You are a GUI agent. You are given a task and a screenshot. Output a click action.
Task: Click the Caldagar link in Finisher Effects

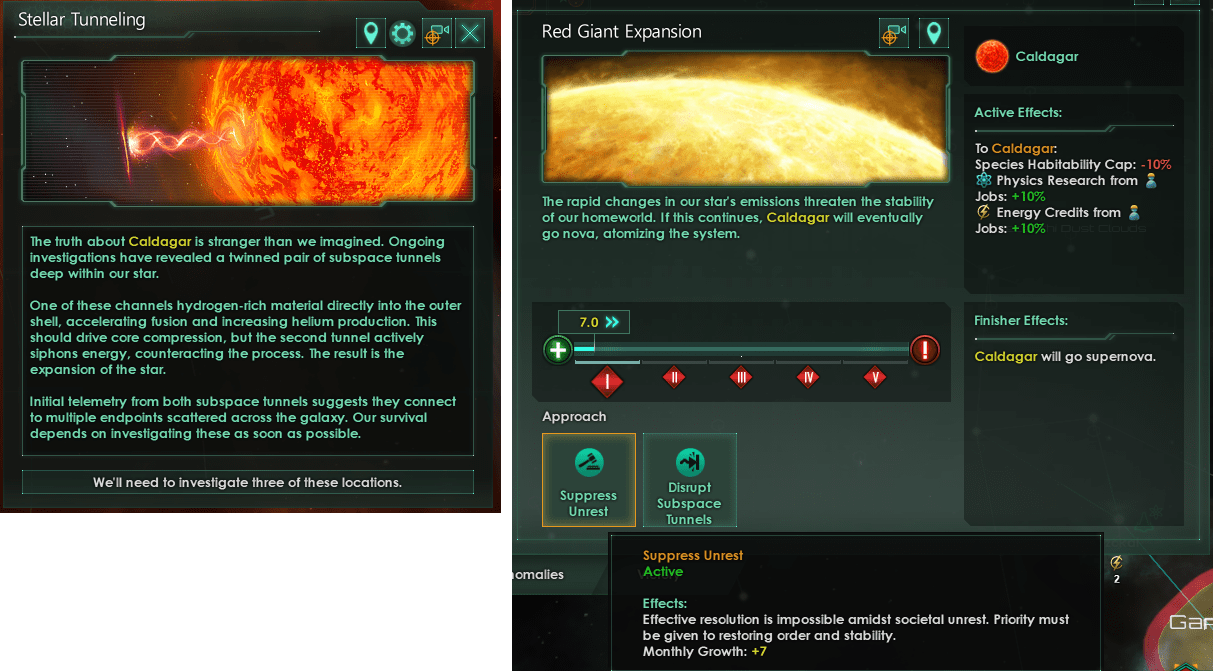point(1005,356)
